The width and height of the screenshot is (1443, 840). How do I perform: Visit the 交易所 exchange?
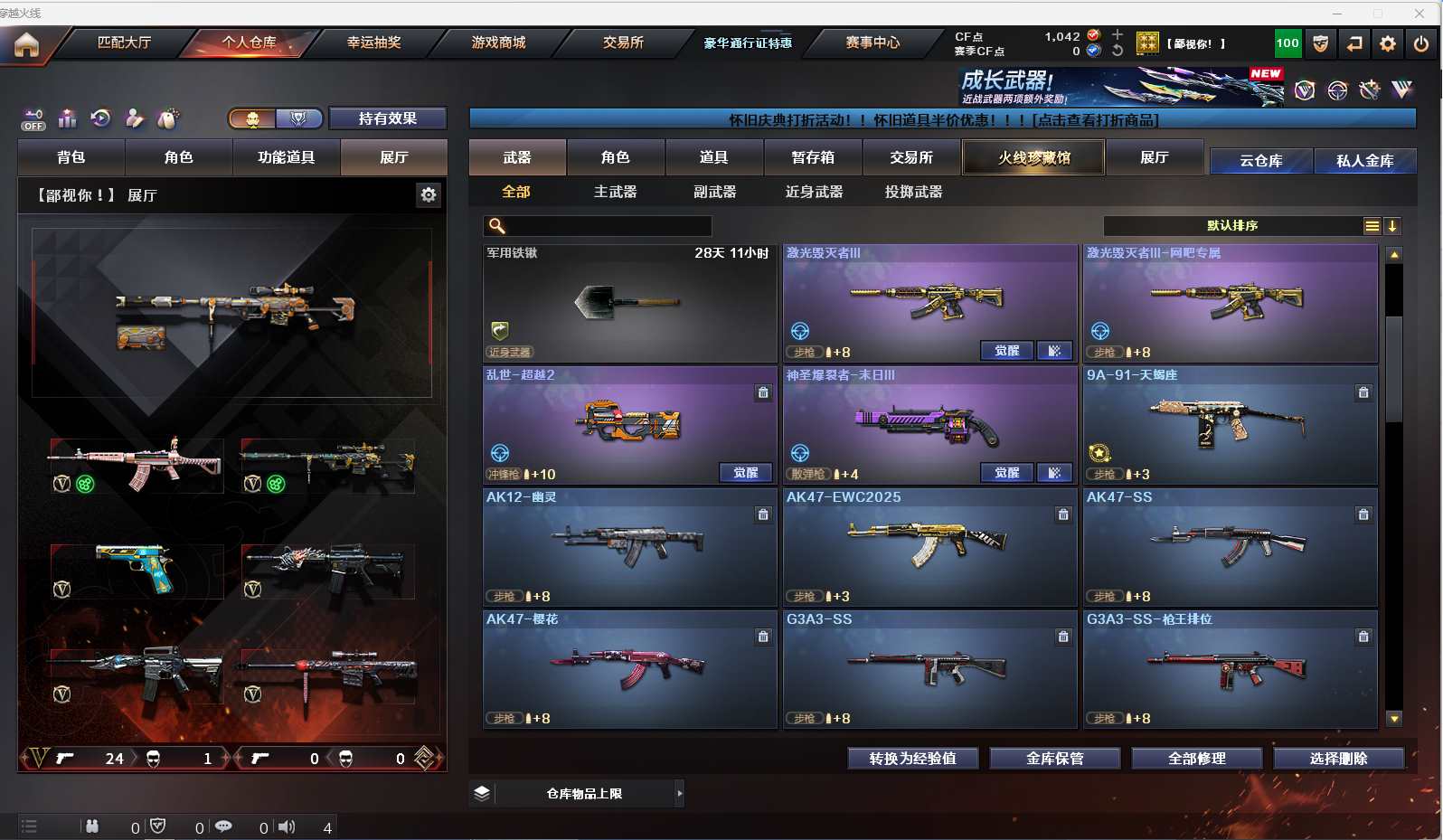tap(623, 42)
